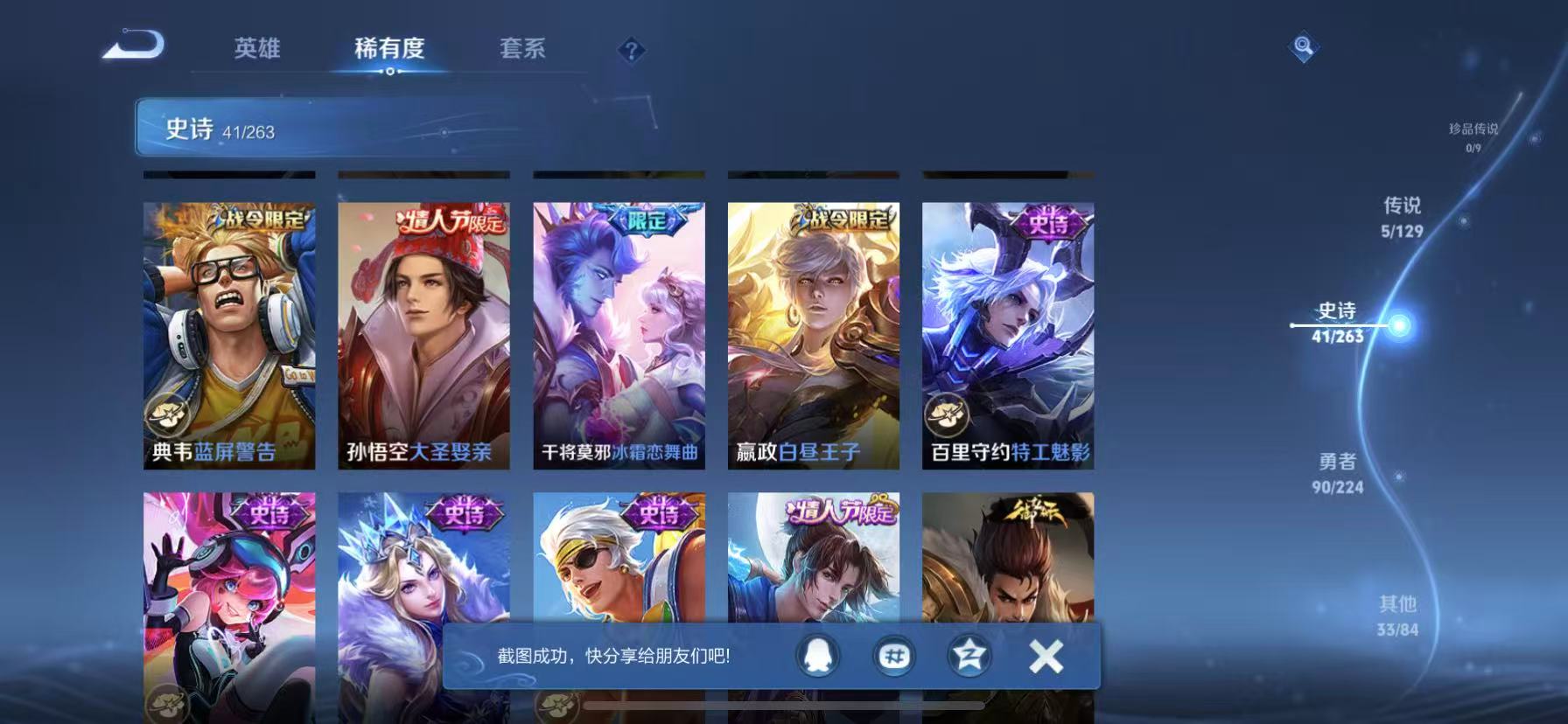Open the 干将莫邪冰霜恋舞曲 skin card
Viewport: 1568px width, 724px height.
click(618, 332)
